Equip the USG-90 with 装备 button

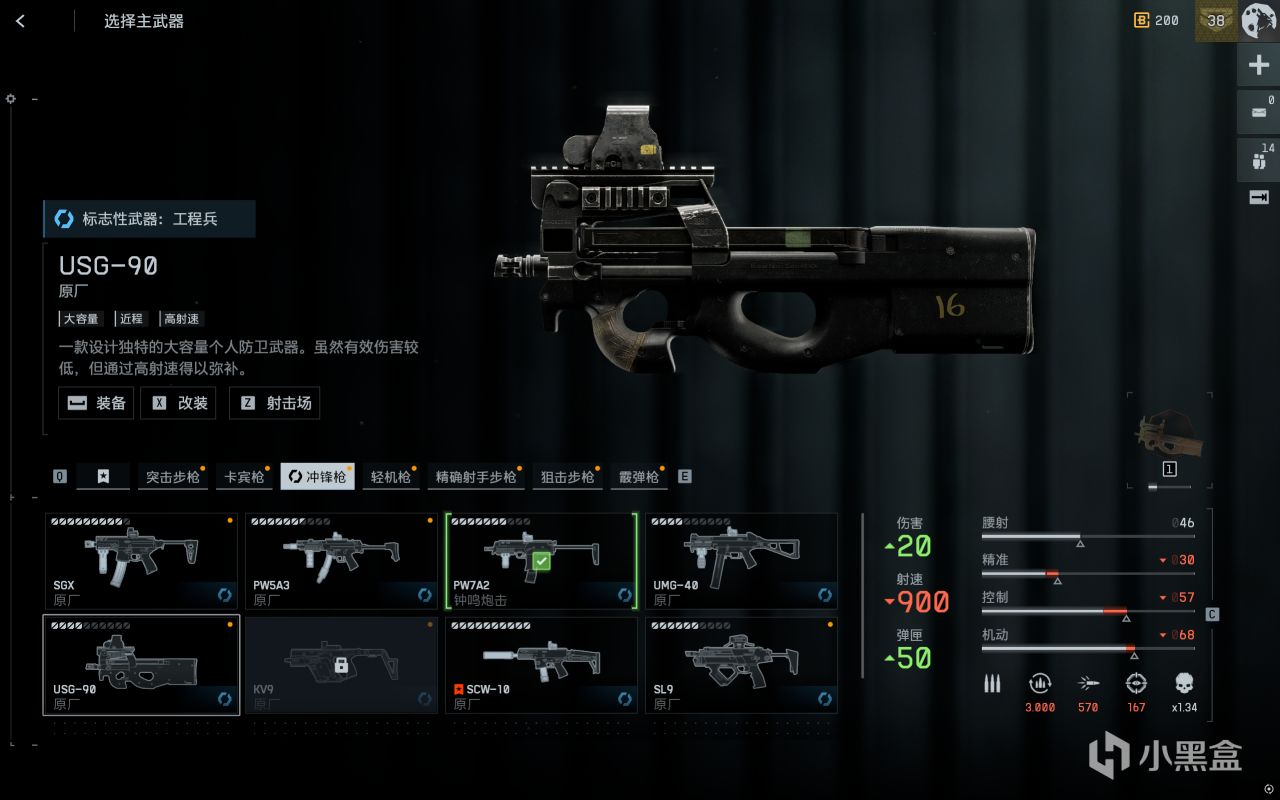pyautogui.click(x=96, y=403)
